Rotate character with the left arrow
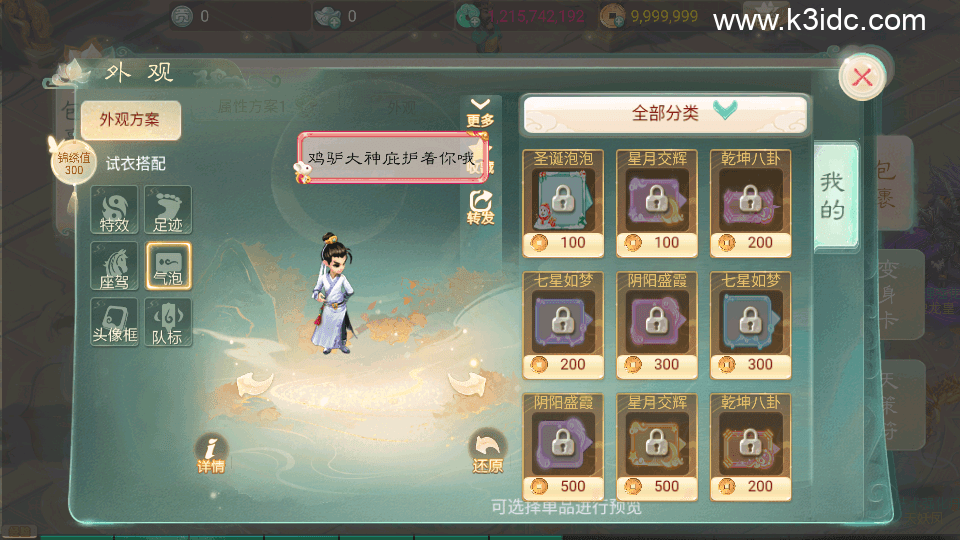 [255, 382]
